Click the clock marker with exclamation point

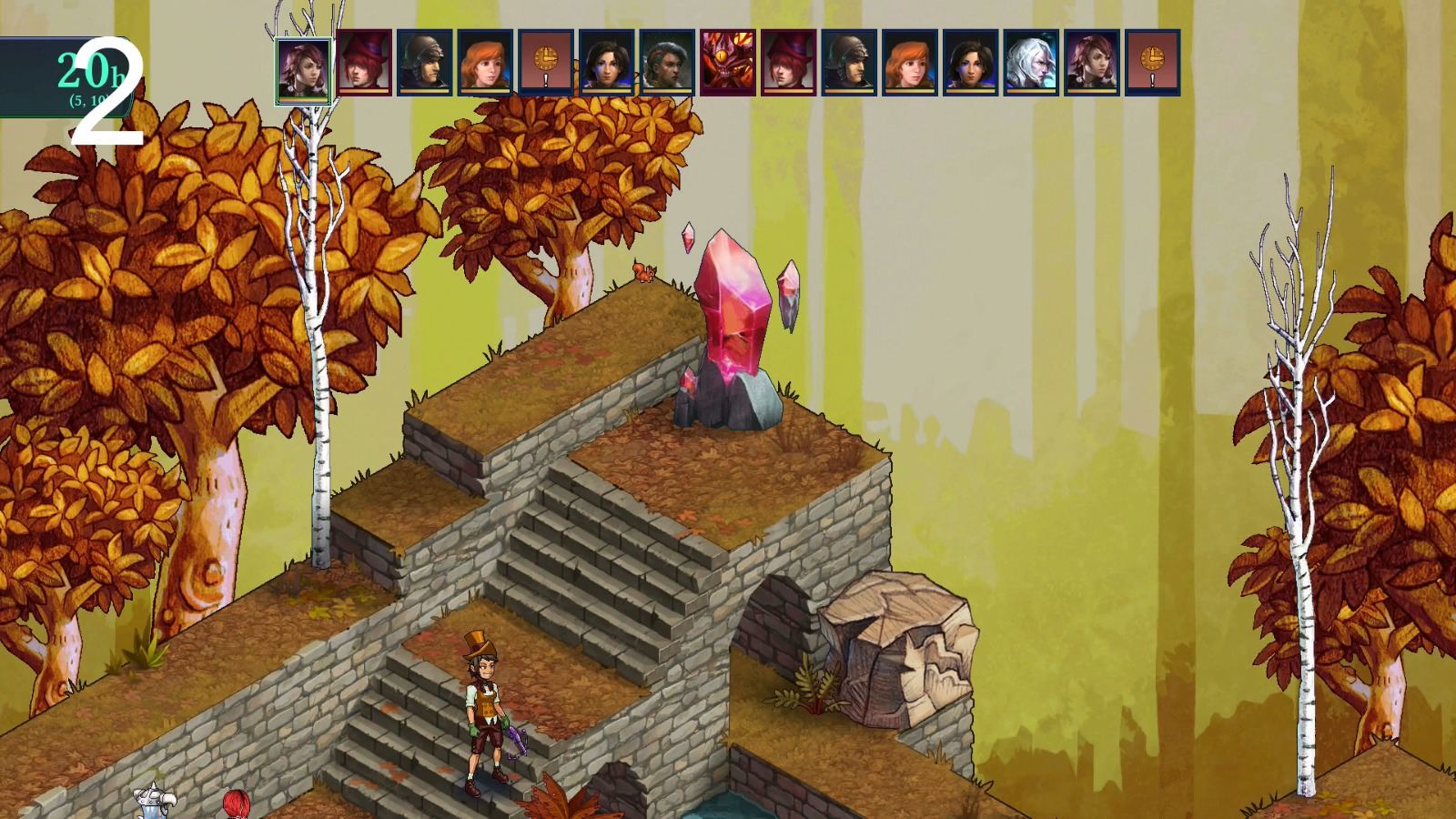pyautogui.click(x=545, y=64)
